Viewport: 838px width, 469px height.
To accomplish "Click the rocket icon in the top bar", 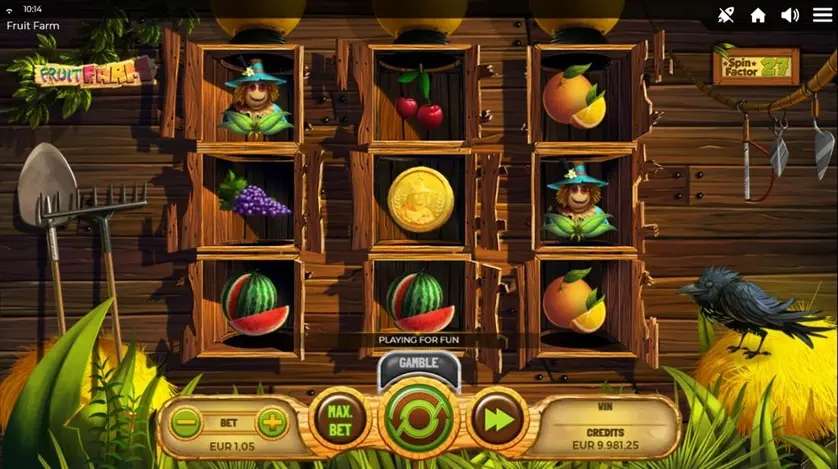I will (x=726, y=15).
